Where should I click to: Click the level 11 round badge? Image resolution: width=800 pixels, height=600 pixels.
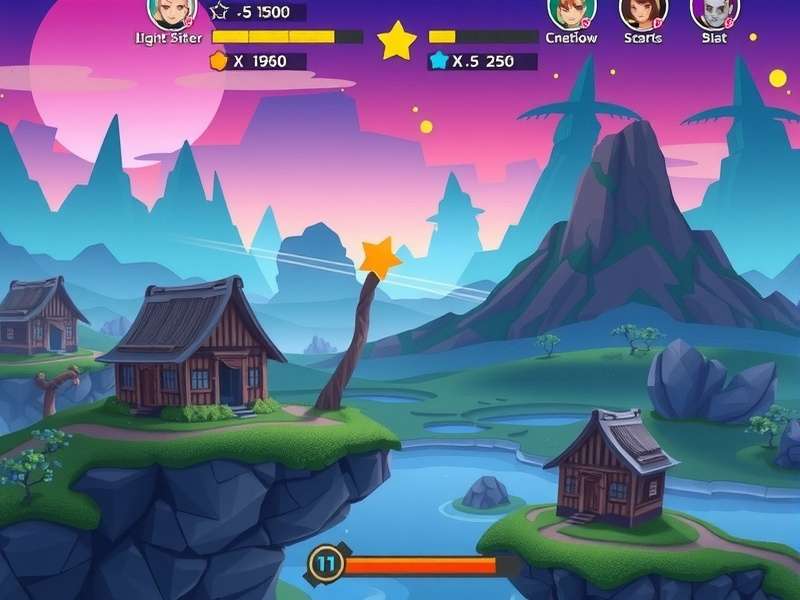[325, 564]
